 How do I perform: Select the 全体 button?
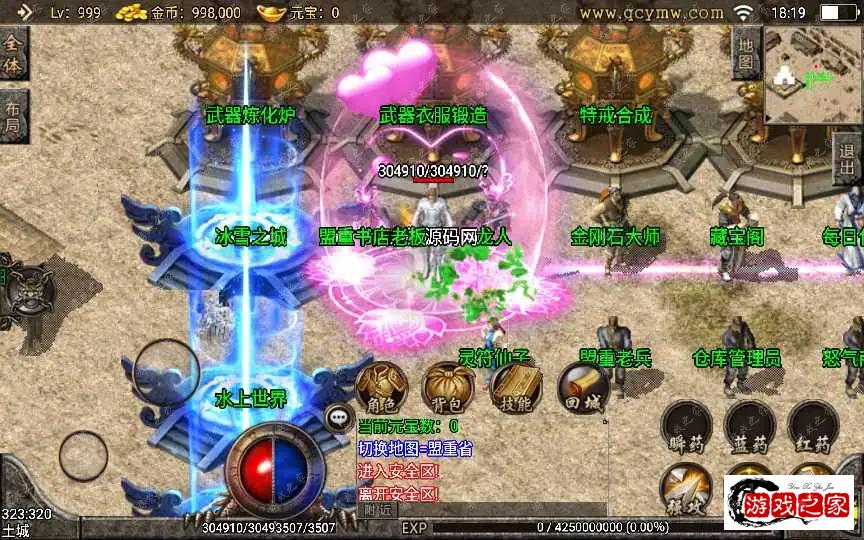pyautogui.click(x=13, y=52)
